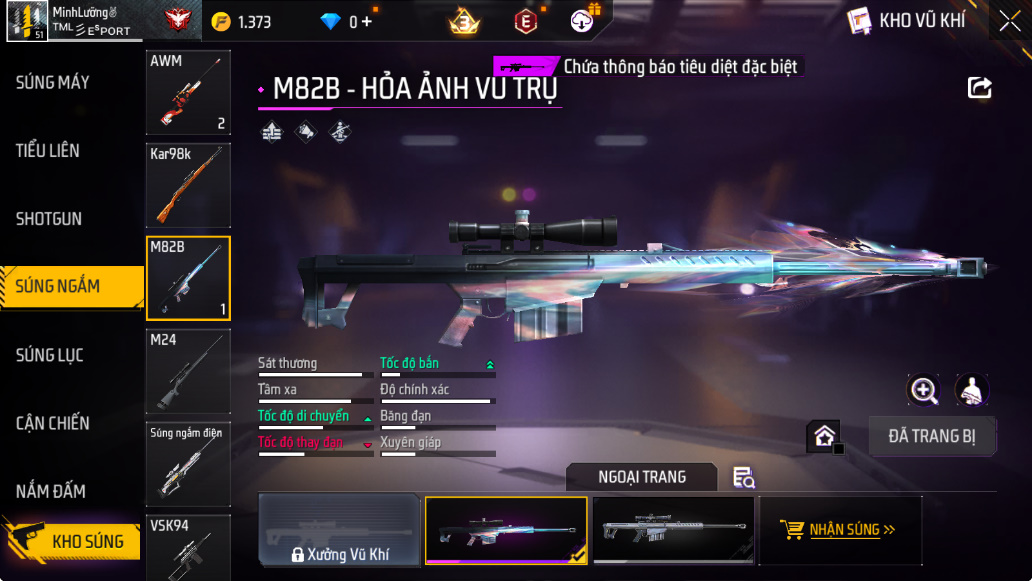Image resolution: width=1032 pixels, height=581 pixels.
Task: Pick the Súng ngắm điện weapon
Action: click(x=188, y=463)
